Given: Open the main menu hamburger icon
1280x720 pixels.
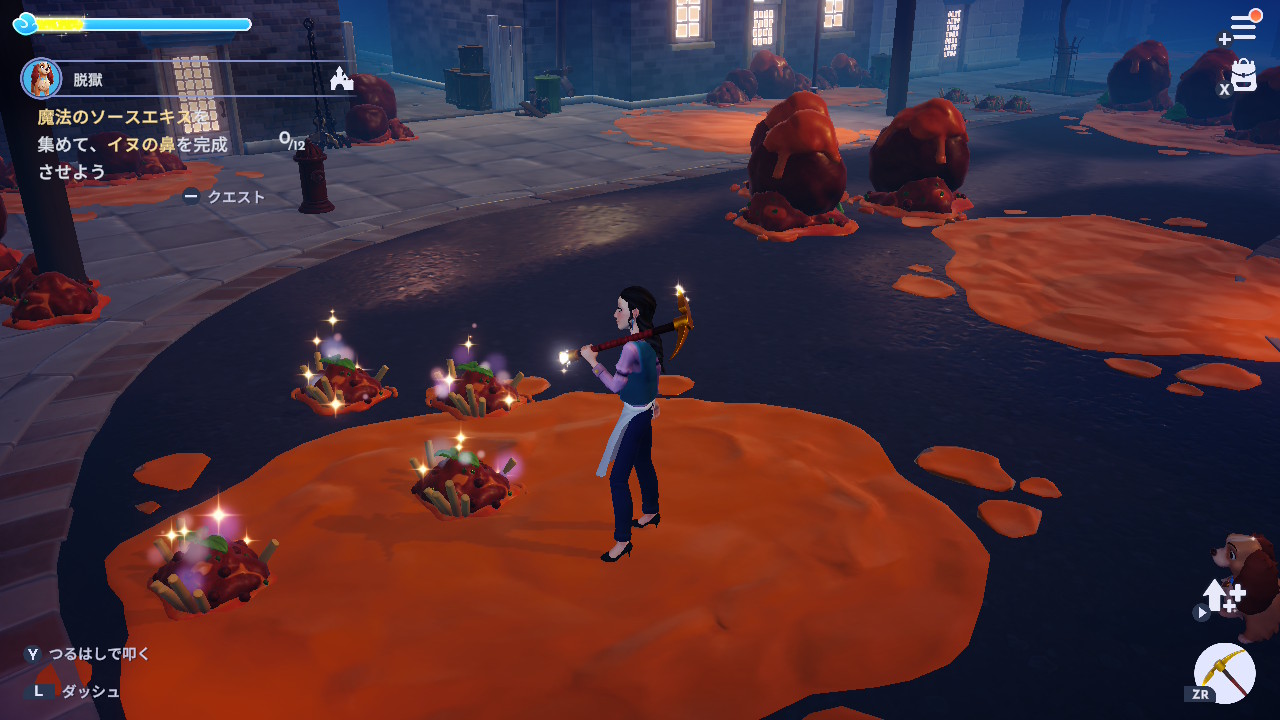Looking at the screenshot, I should point(1242,27).
